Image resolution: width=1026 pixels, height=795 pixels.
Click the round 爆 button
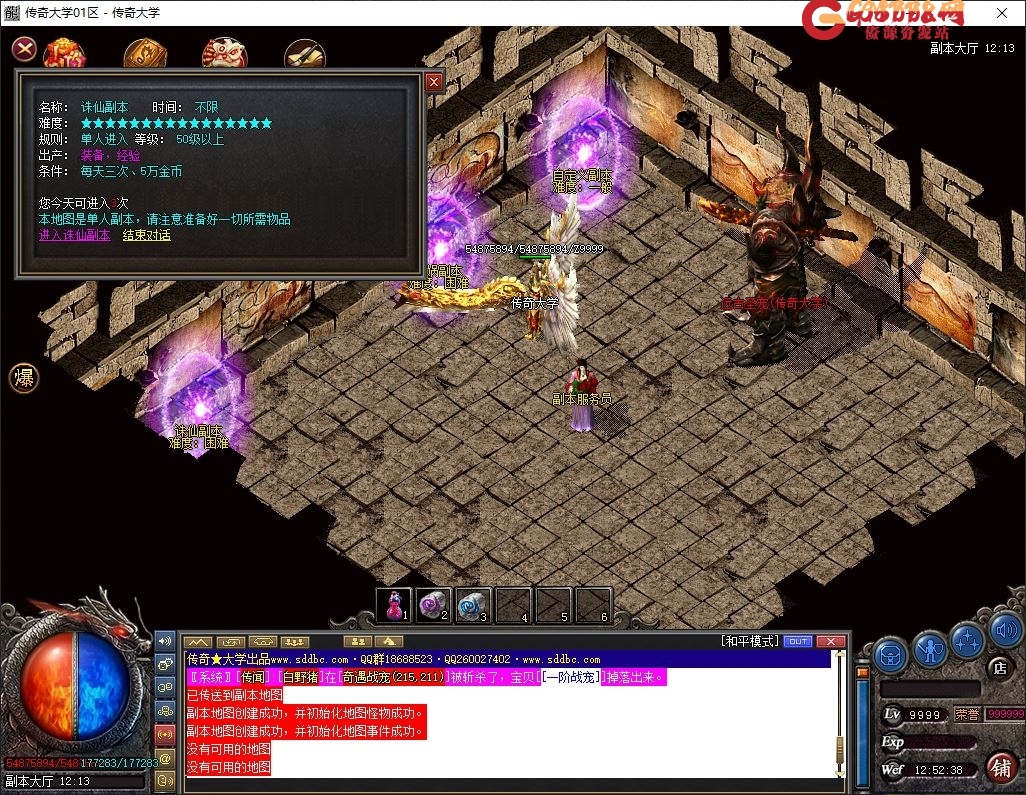coord(24,378)
